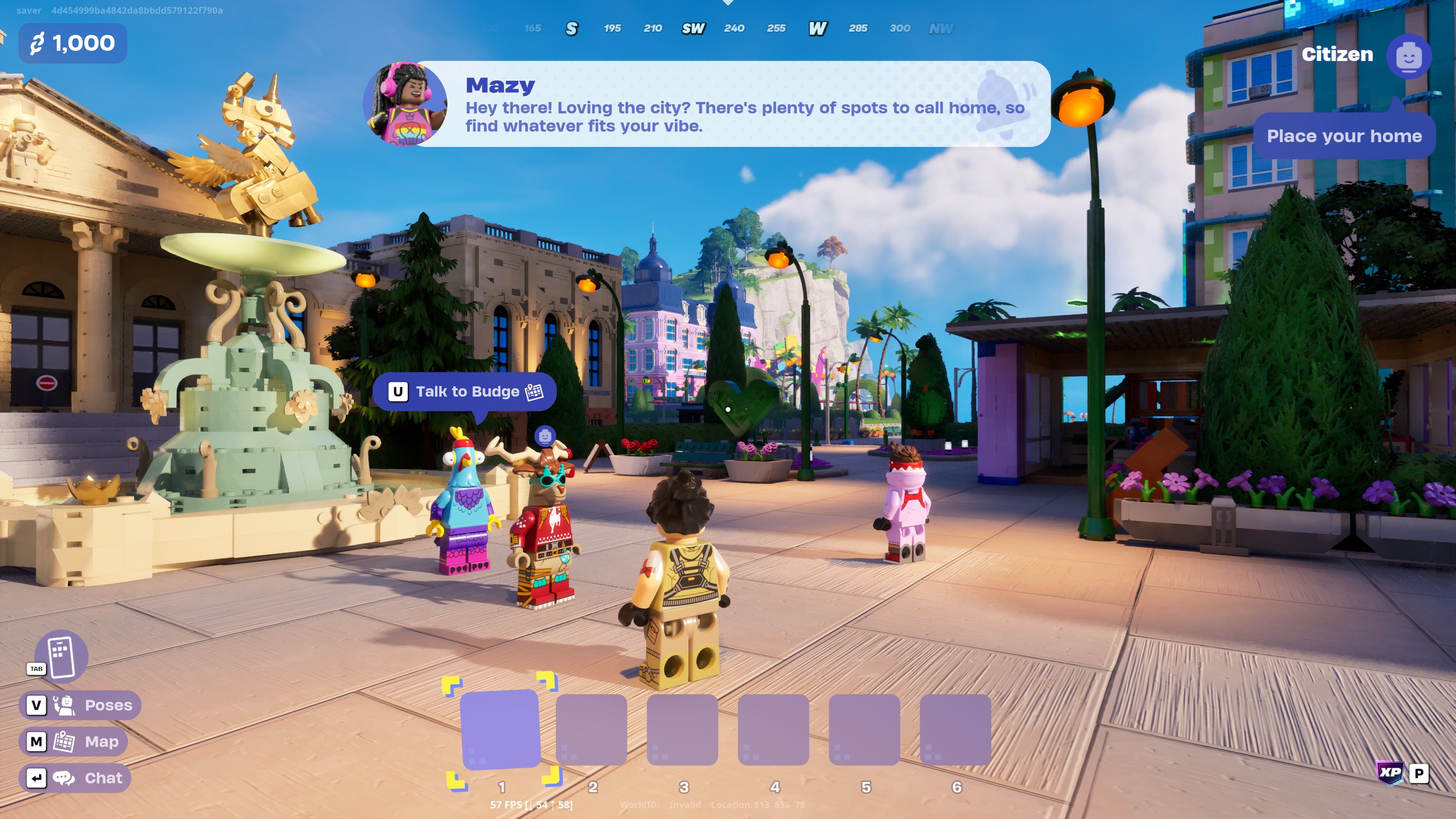This screenshot has height=819, width=1456.
Task: Select the Citizen profile face icon
Action: pyautogui.click(x=1408, y=56)
